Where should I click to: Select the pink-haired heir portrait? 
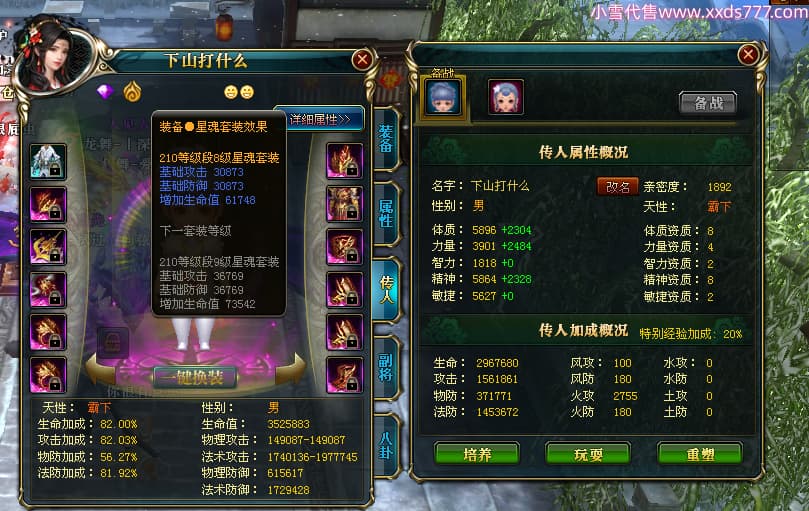pos(505,97)
